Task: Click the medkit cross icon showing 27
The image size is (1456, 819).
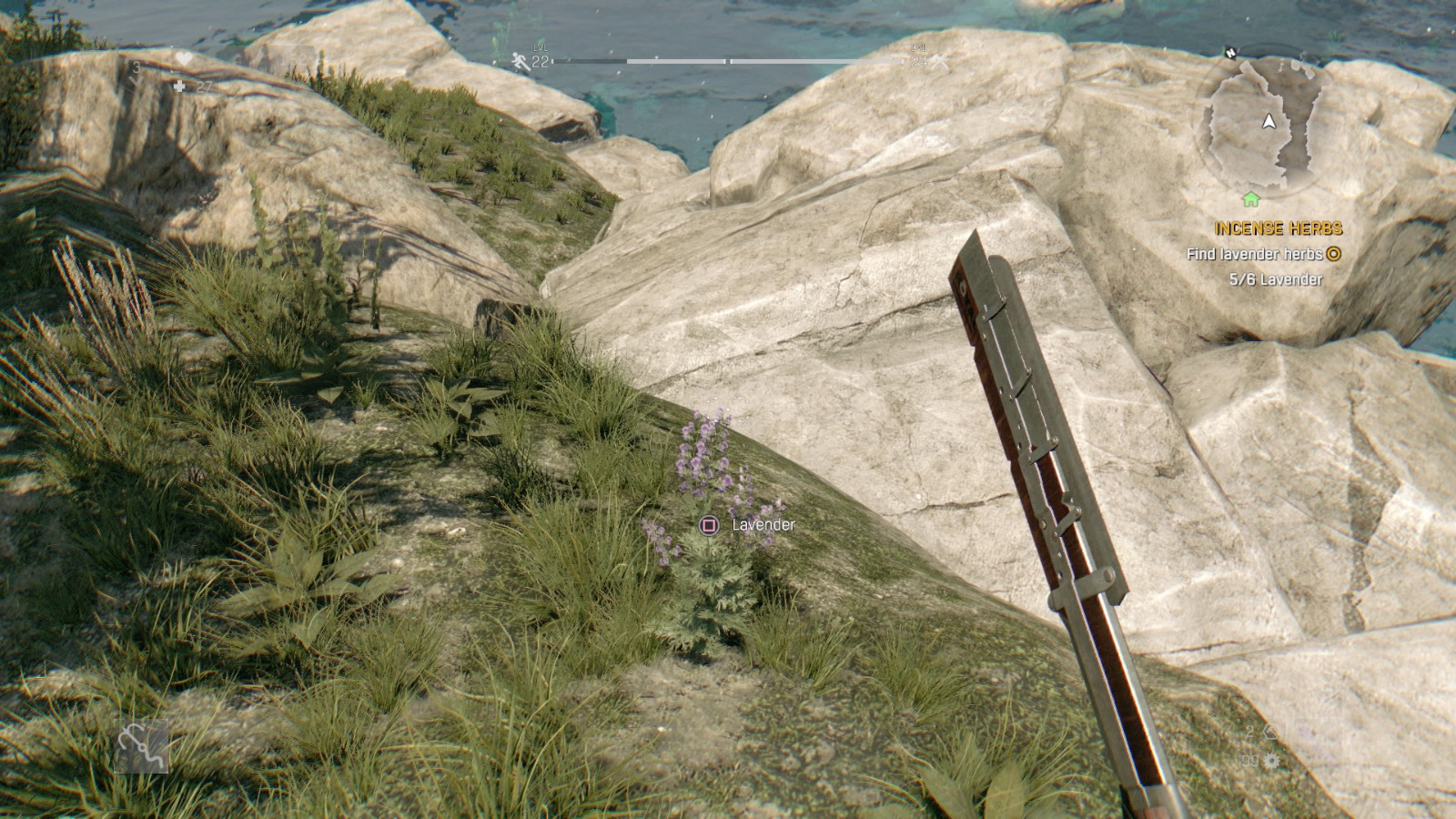Action: [179, 87]
